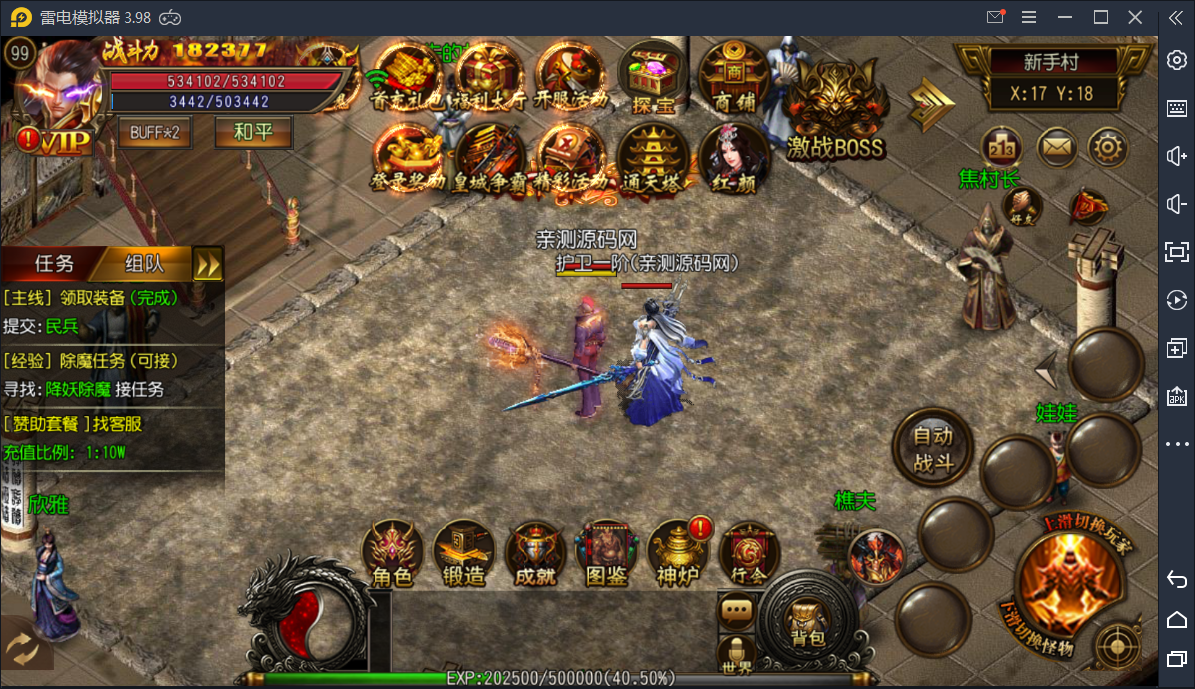1195x689 pixels.
Task: Collapse the quest panel with the arrow button
Action: click(208, 264)
